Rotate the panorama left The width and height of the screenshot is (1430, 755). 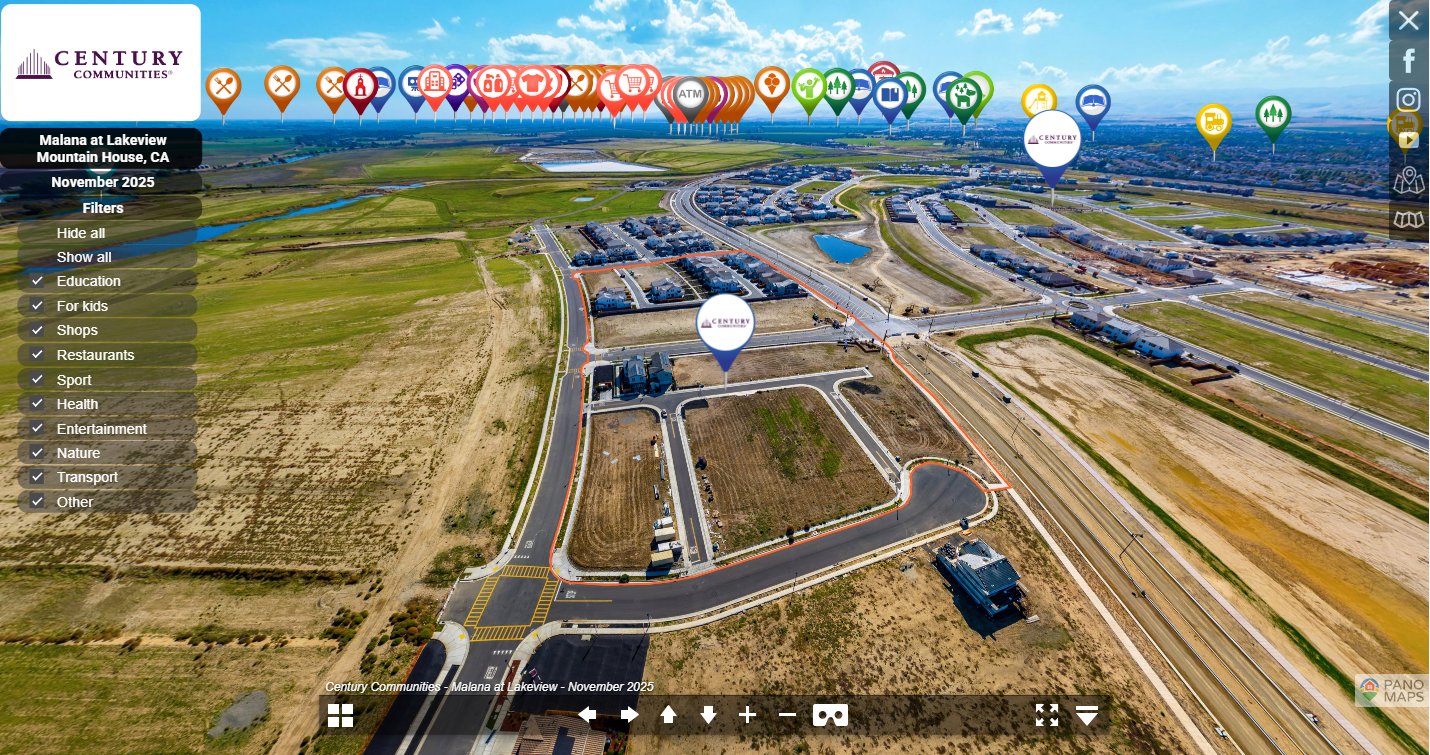pos(588,715)
